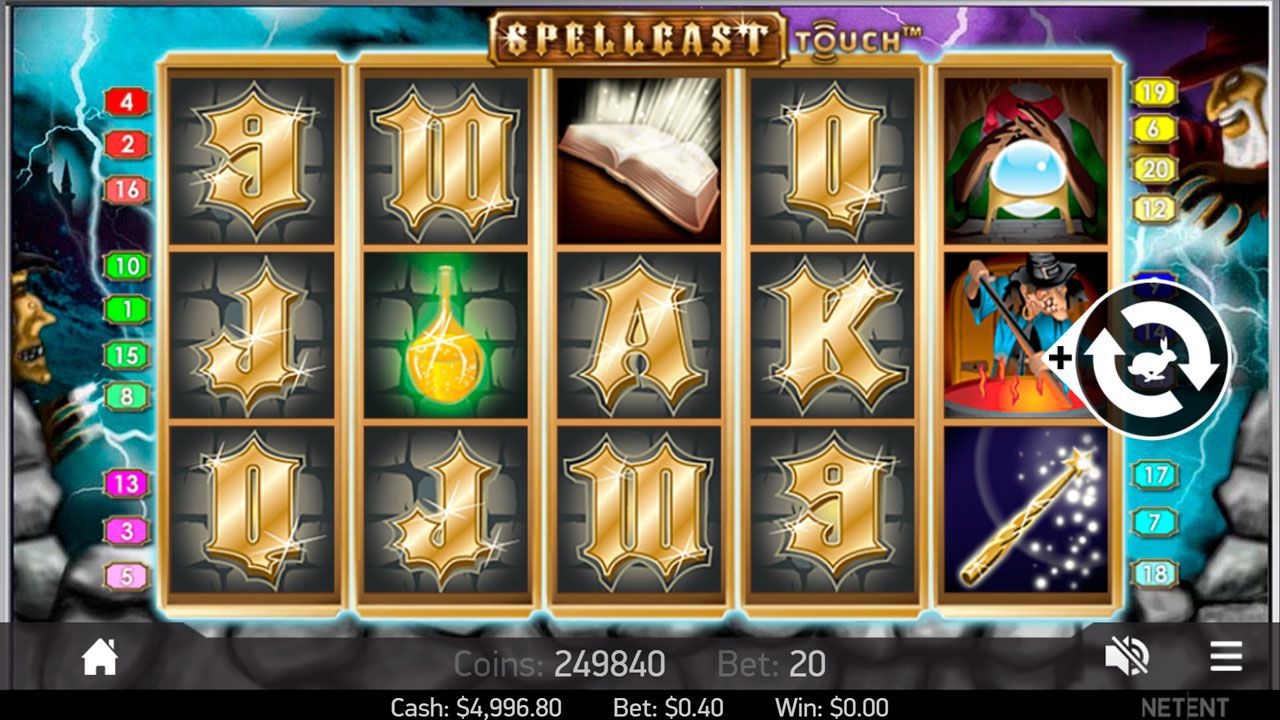
Task: Toggle the muted sound speaker icon
Action: (1126, 657)
